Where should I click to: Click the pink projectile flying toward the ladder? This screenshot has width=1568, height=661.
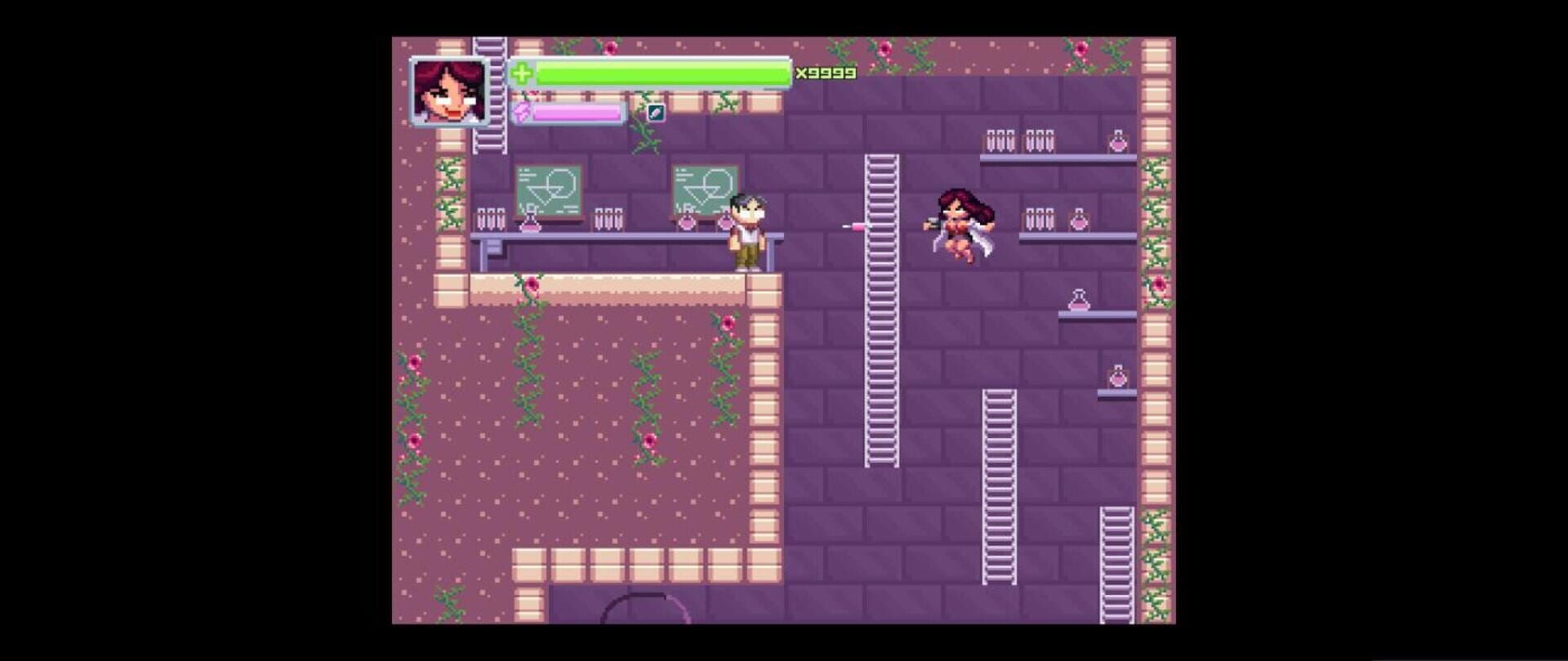point(851,226)
